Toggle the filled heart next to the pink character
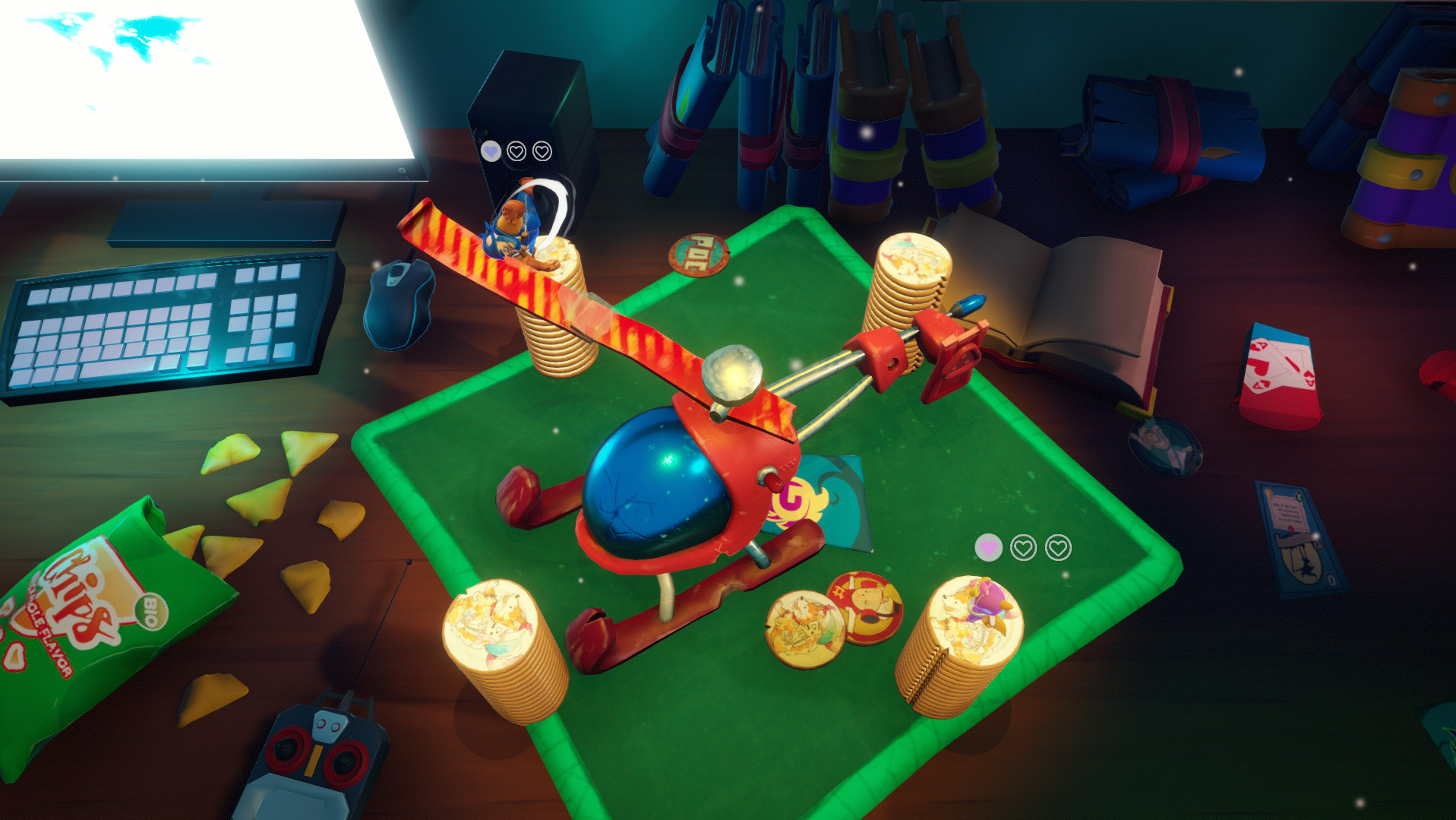 pos(987,546)
